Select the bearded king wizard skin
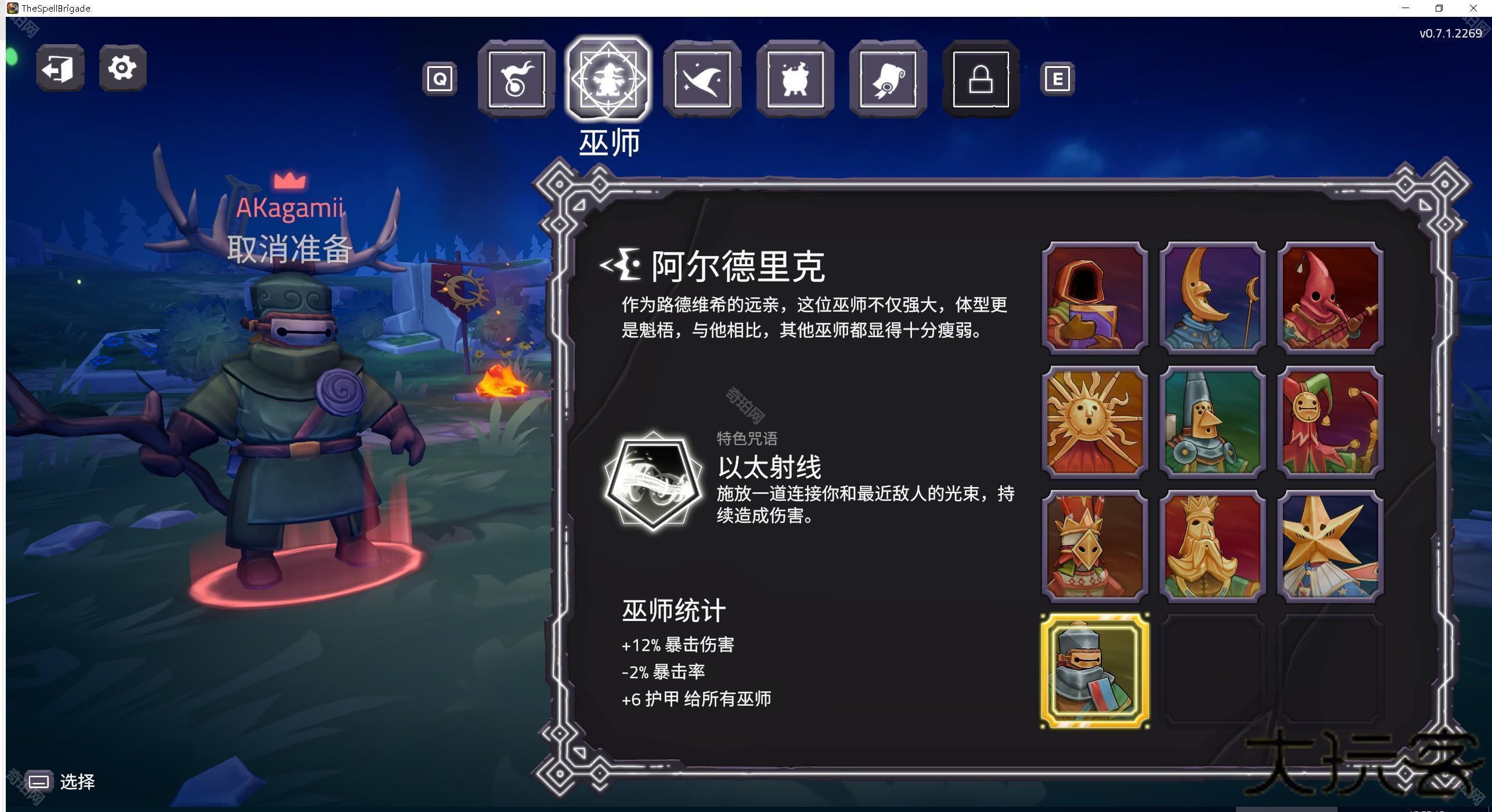1492x812 pixels. pyautogui.click(x=1213, y=544)
